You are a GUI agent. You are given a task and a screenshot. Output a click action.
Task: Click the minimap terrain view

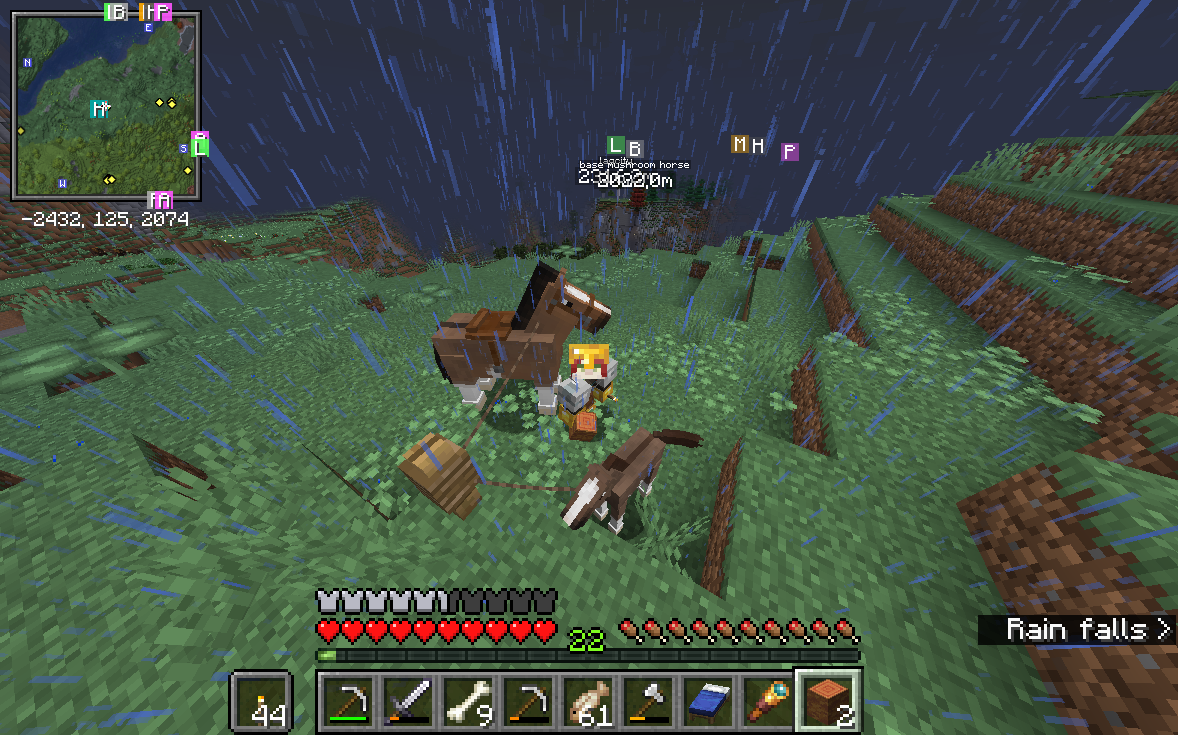coord(105,105)
